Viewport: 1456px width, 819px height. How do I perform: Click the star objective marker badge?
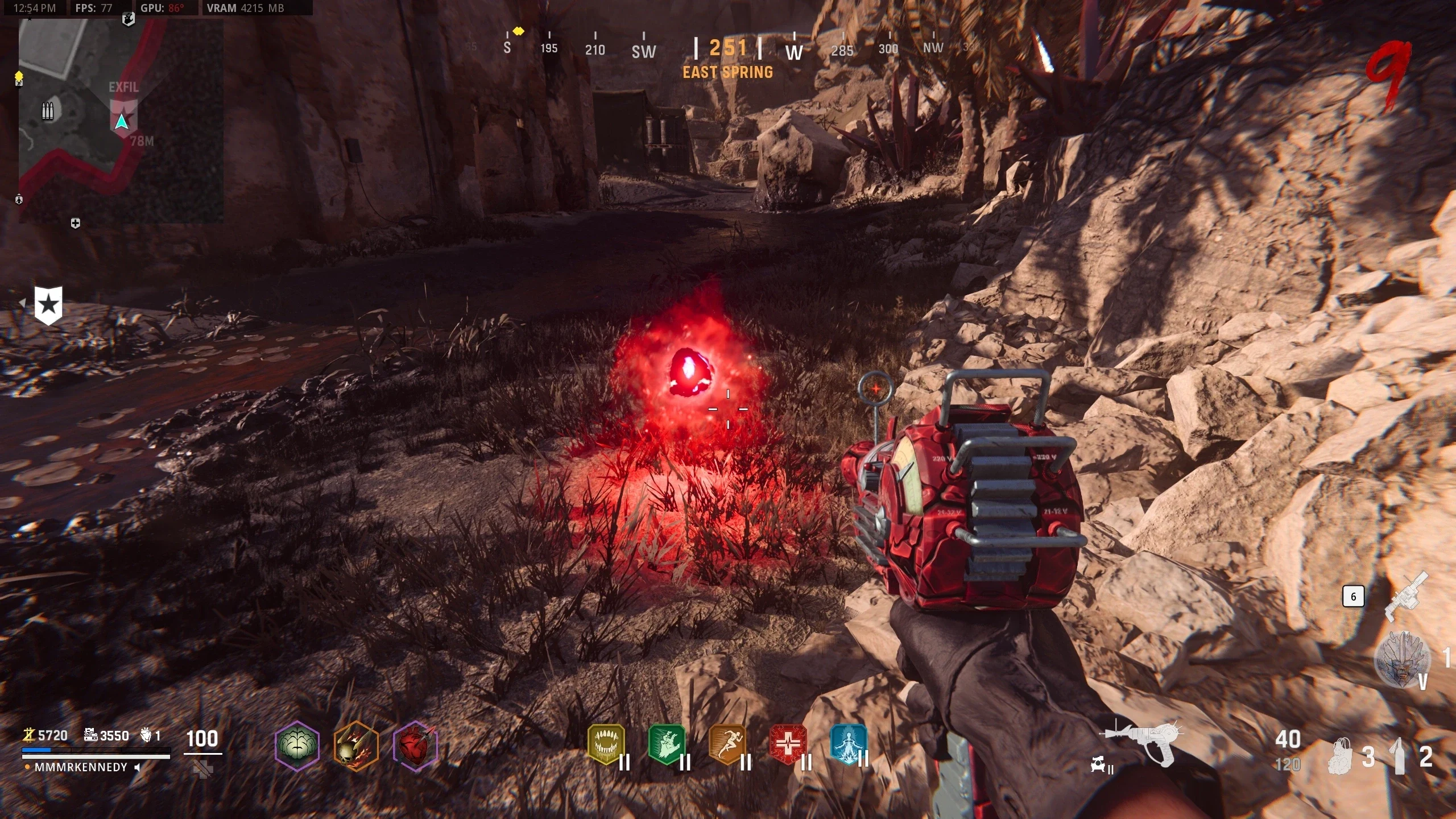[x=48, y=305]
